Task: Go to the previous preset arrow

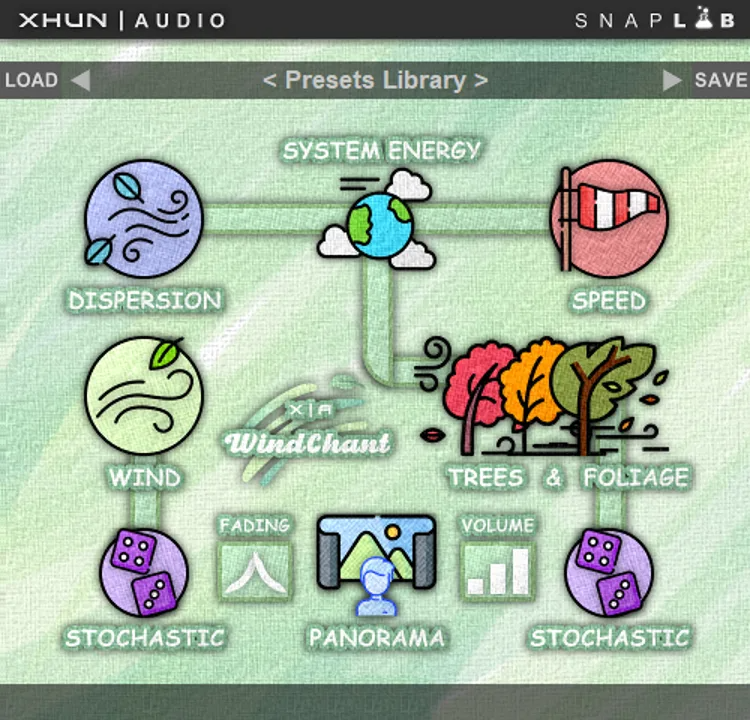Action: point(80,80)
